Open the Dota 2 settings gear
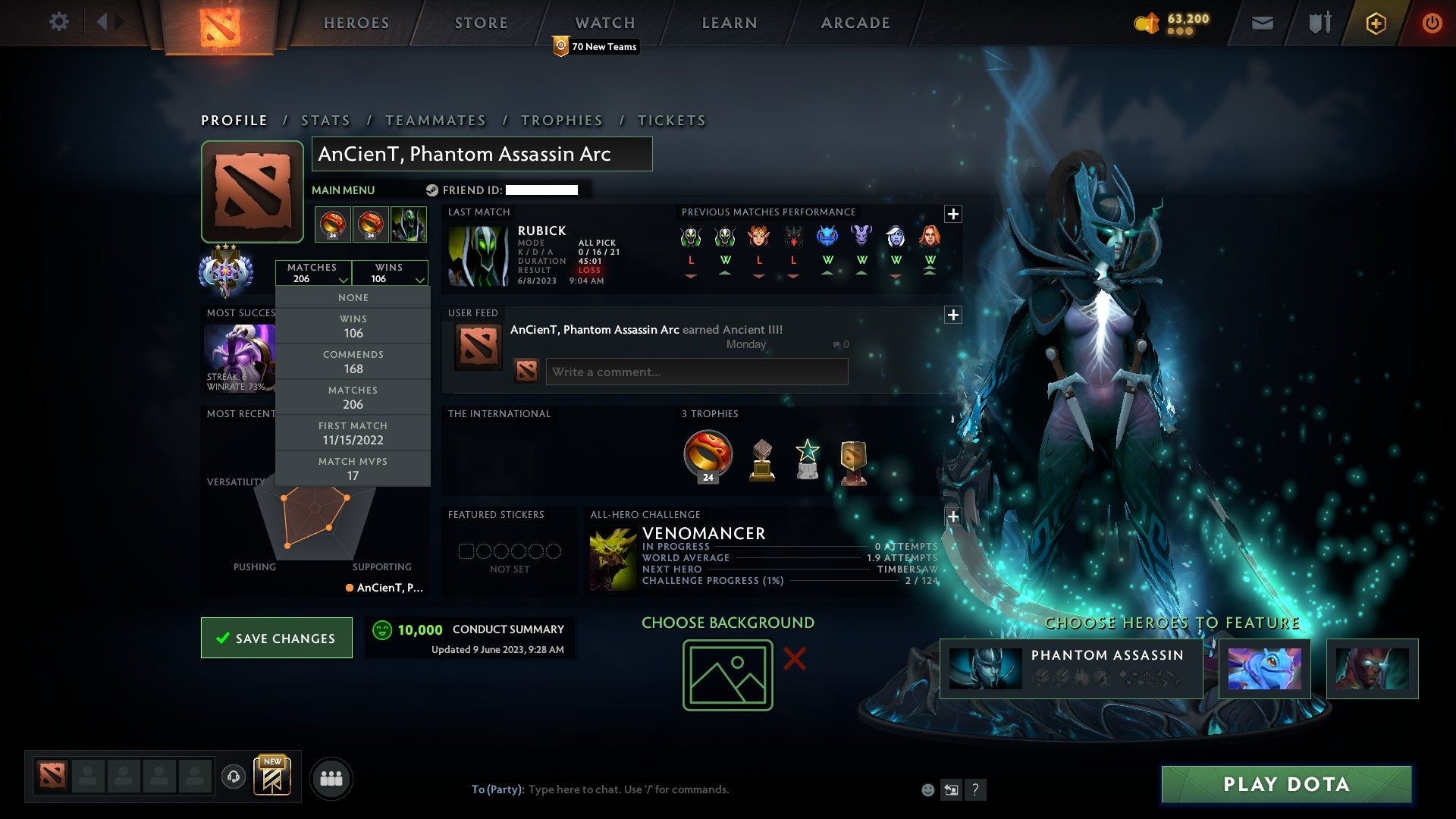 coord(59,22)
